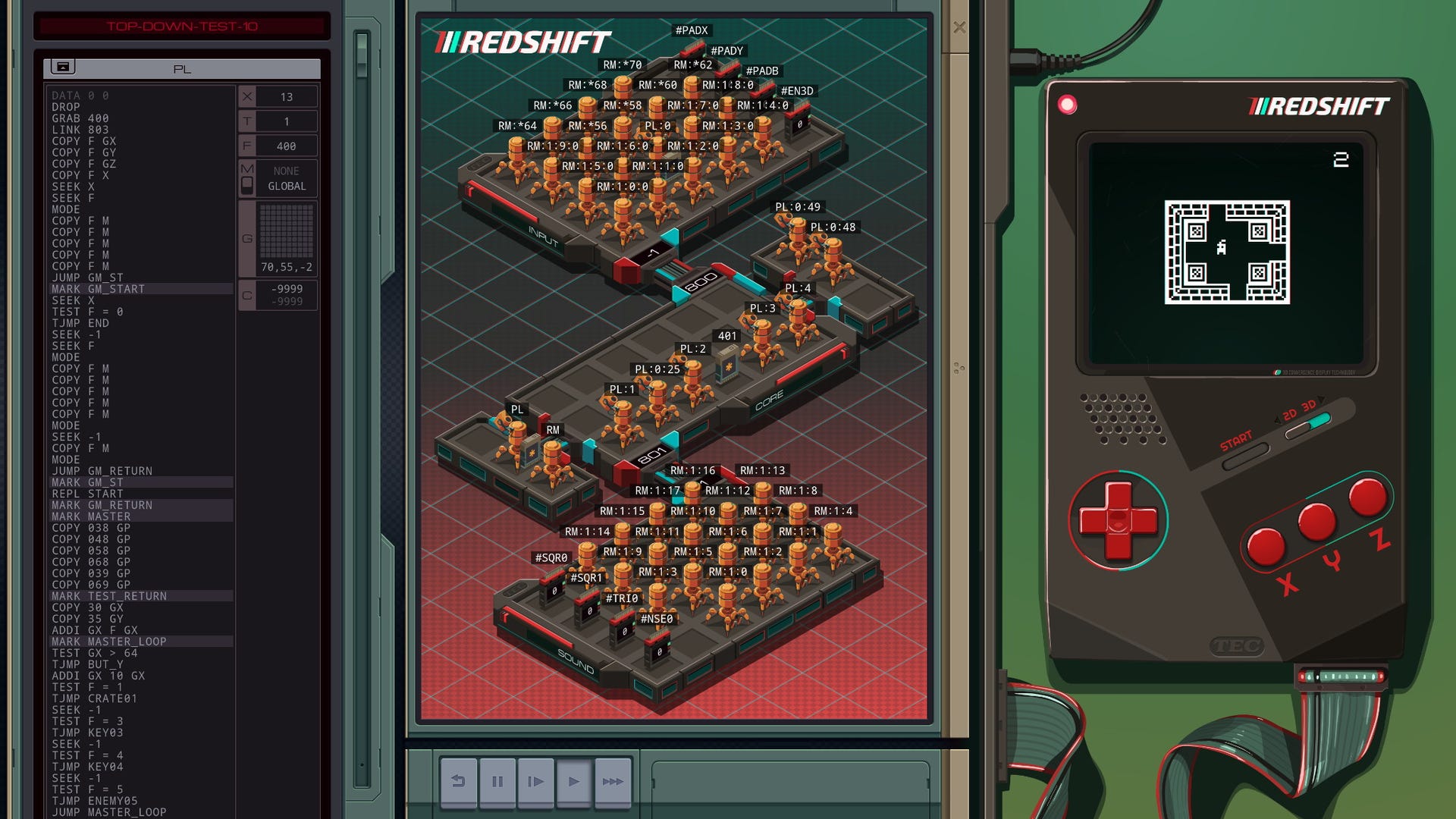
Task: Enable GLOBAL mode on the M register
Action: (x=286, y=187)
